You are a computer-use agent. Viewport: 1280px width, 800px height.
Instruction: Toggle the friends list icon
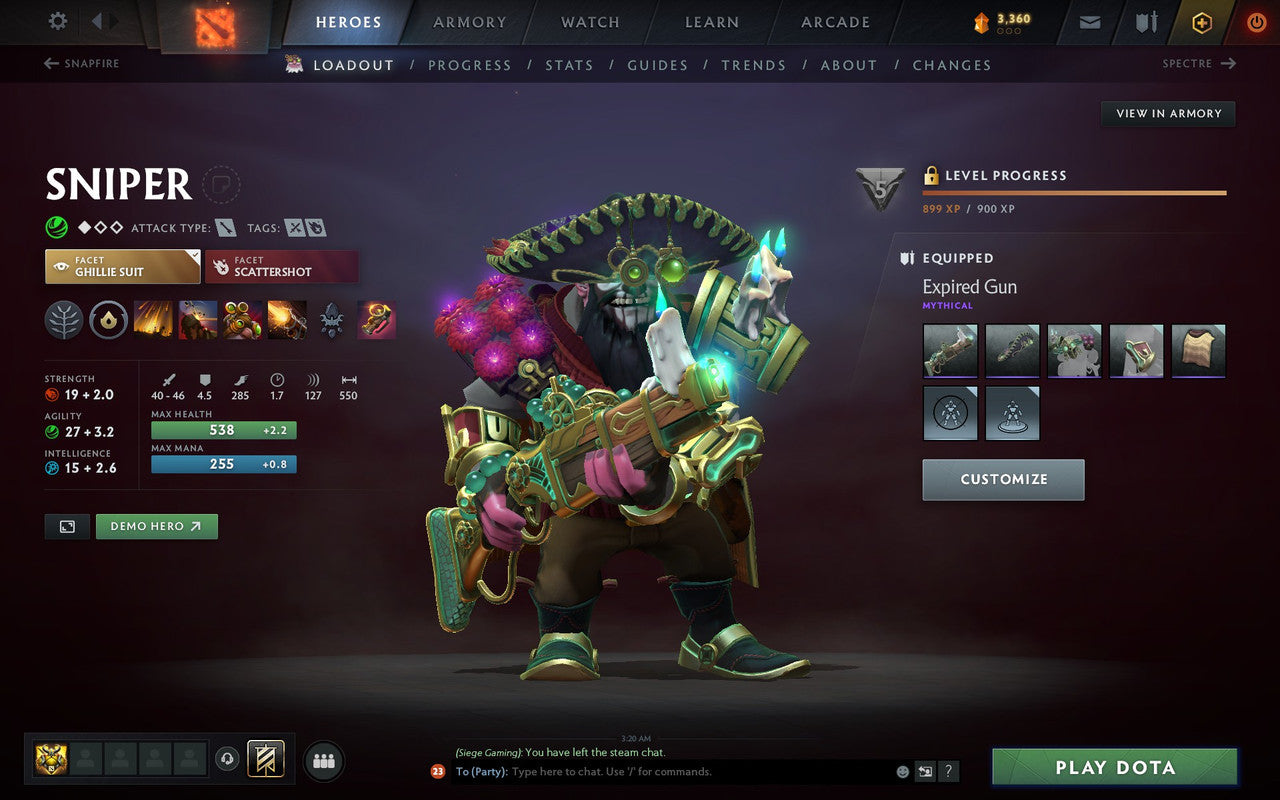(323, 760)
